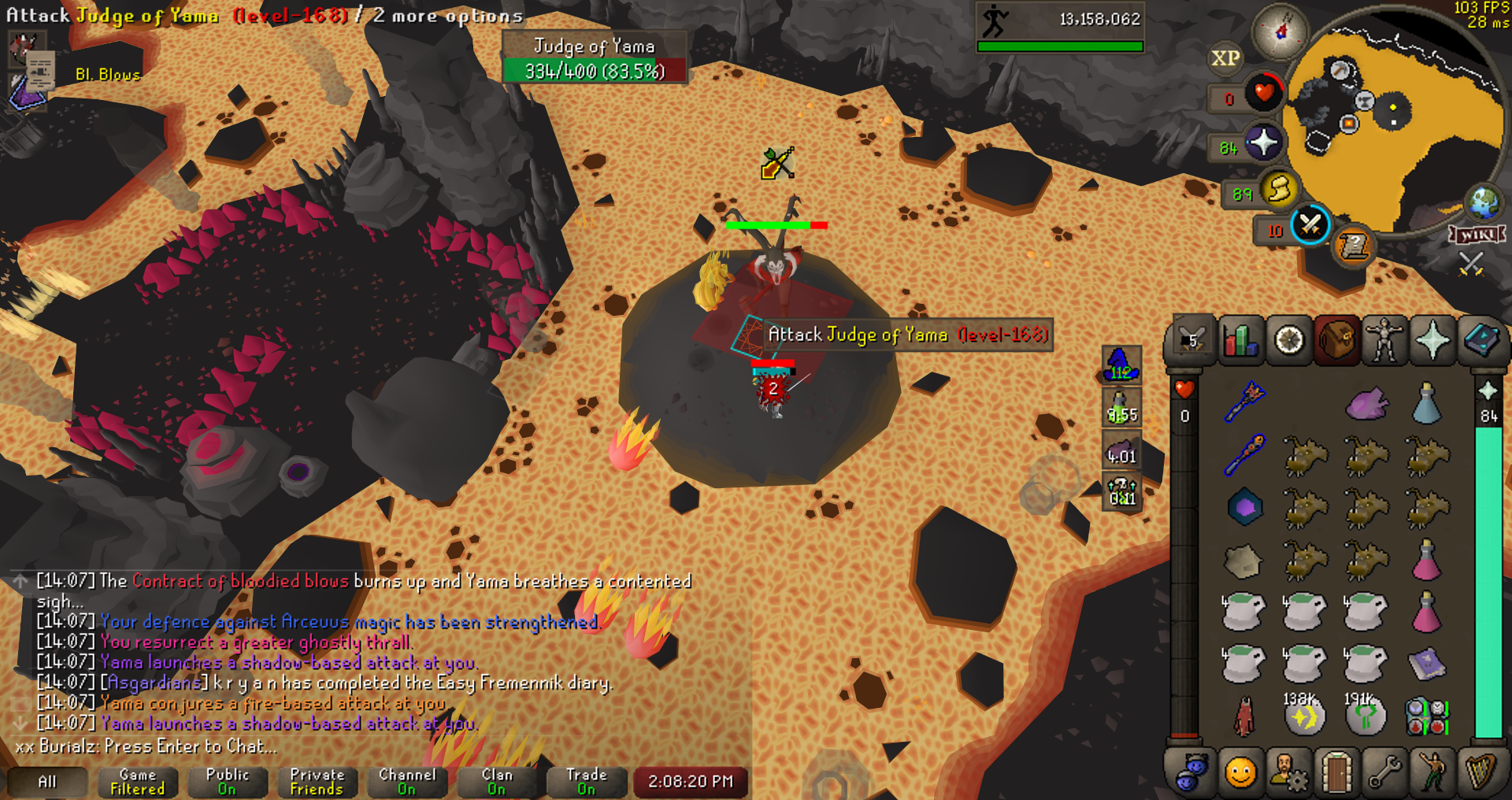Select the purple book inventory item
Screen dimensions: 1512x800
1426,664
